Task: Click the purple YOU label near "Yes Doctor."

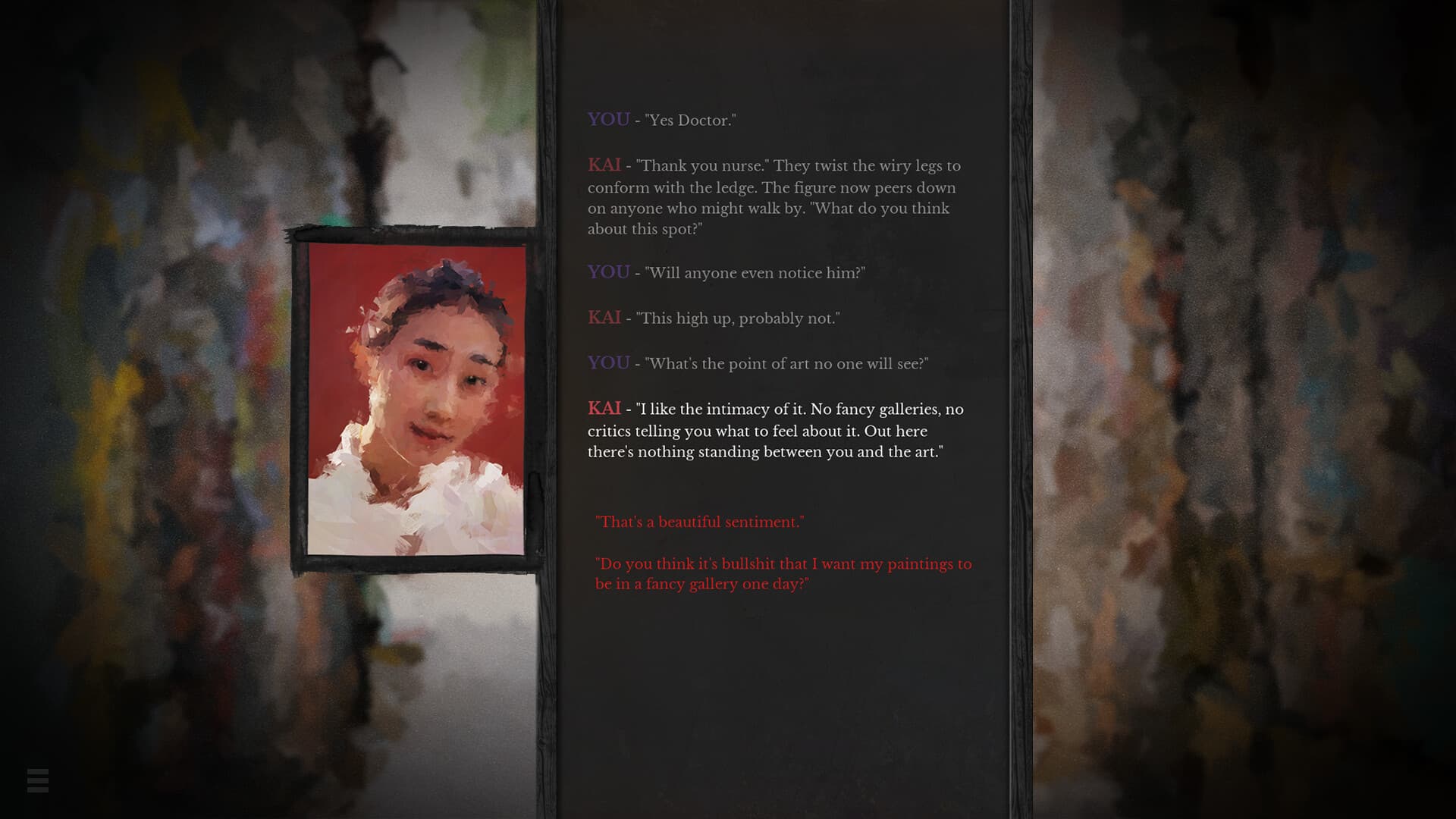Action: pyautogui.click(x=607, y=119)
